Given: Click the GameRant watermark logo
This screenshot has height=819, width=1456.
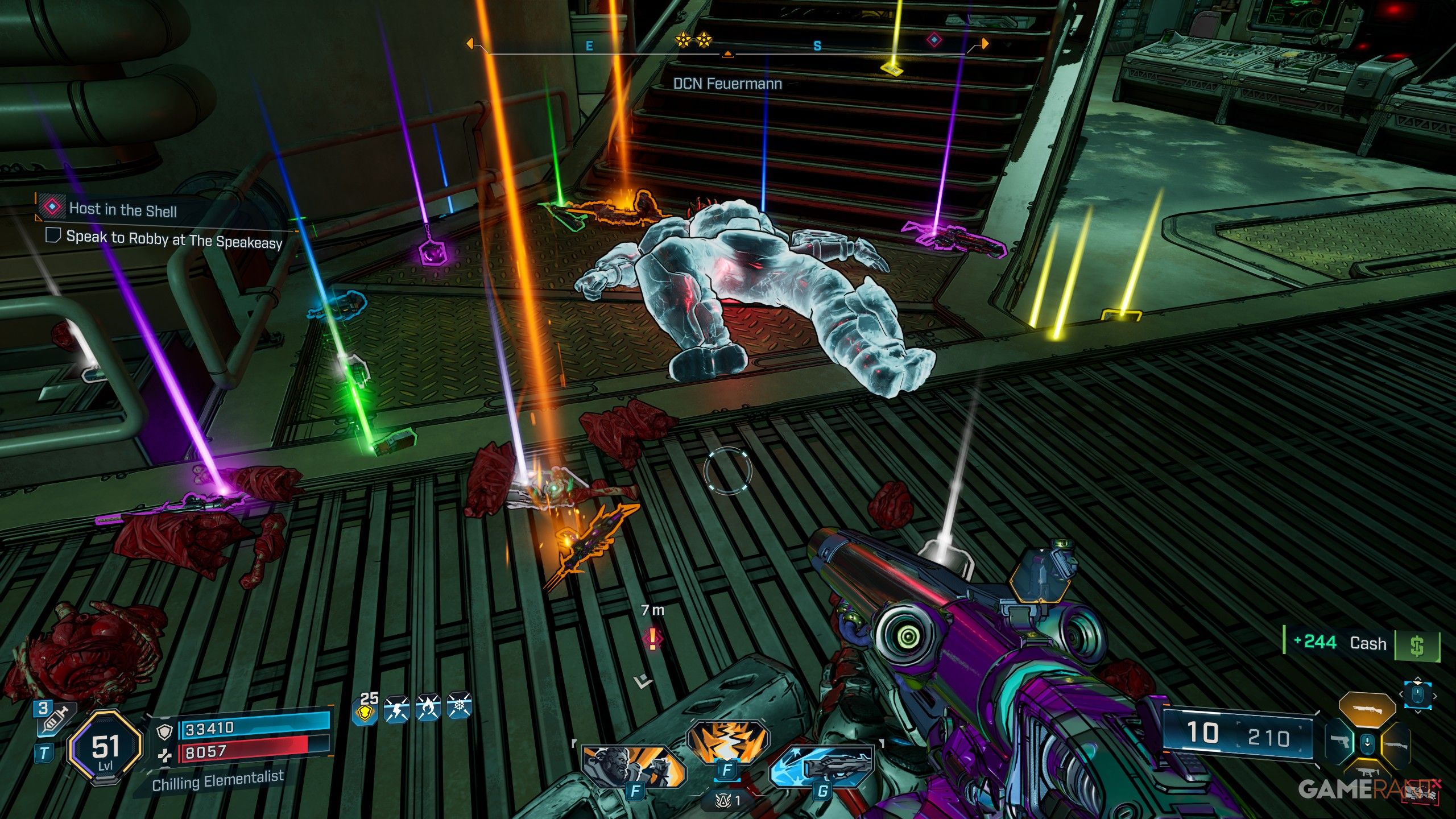Looking at the screenshot, I should click(x=1371, y=789).
